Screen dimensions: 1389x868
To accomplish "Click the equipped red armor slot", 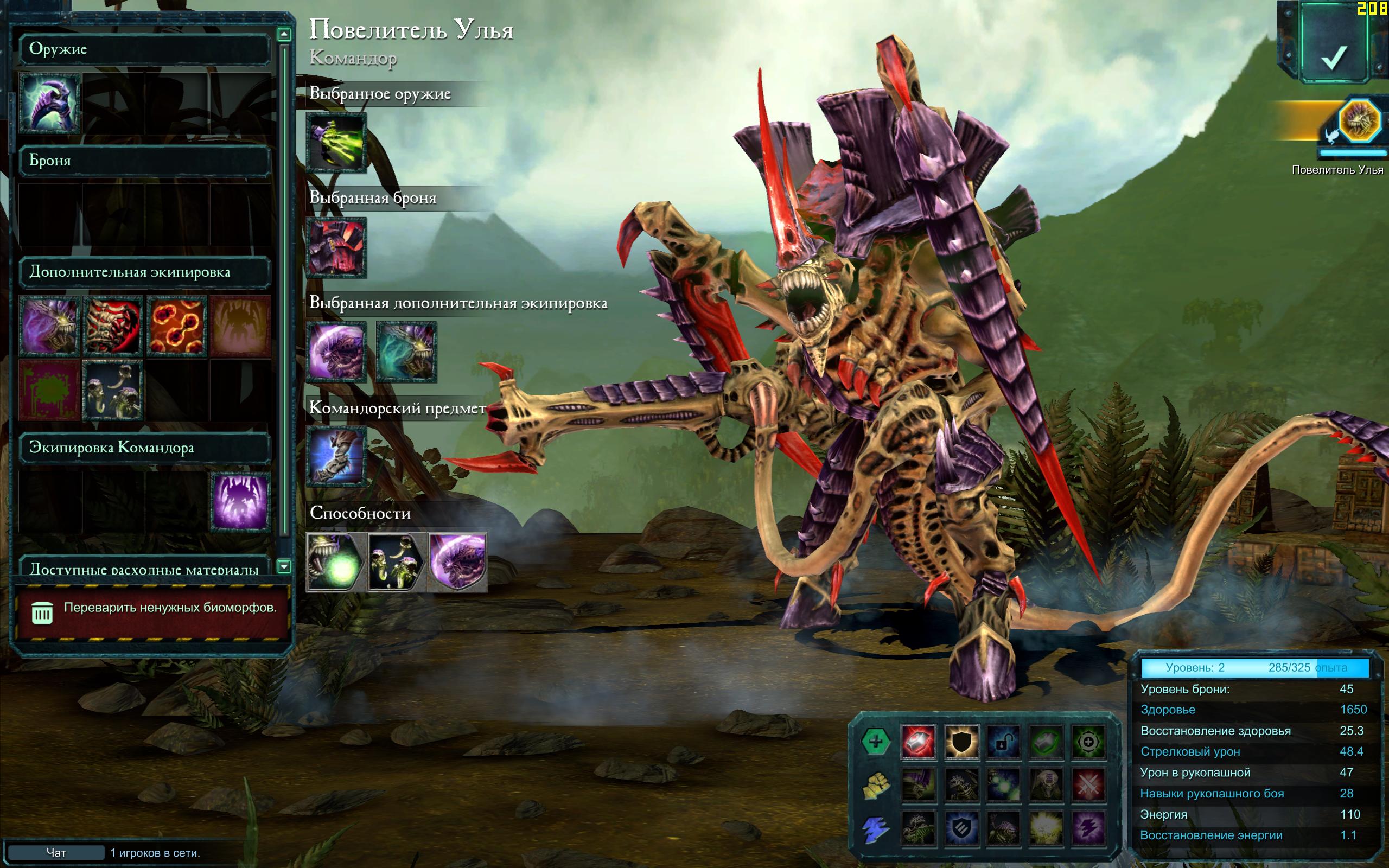I will [x=336, y=247].
